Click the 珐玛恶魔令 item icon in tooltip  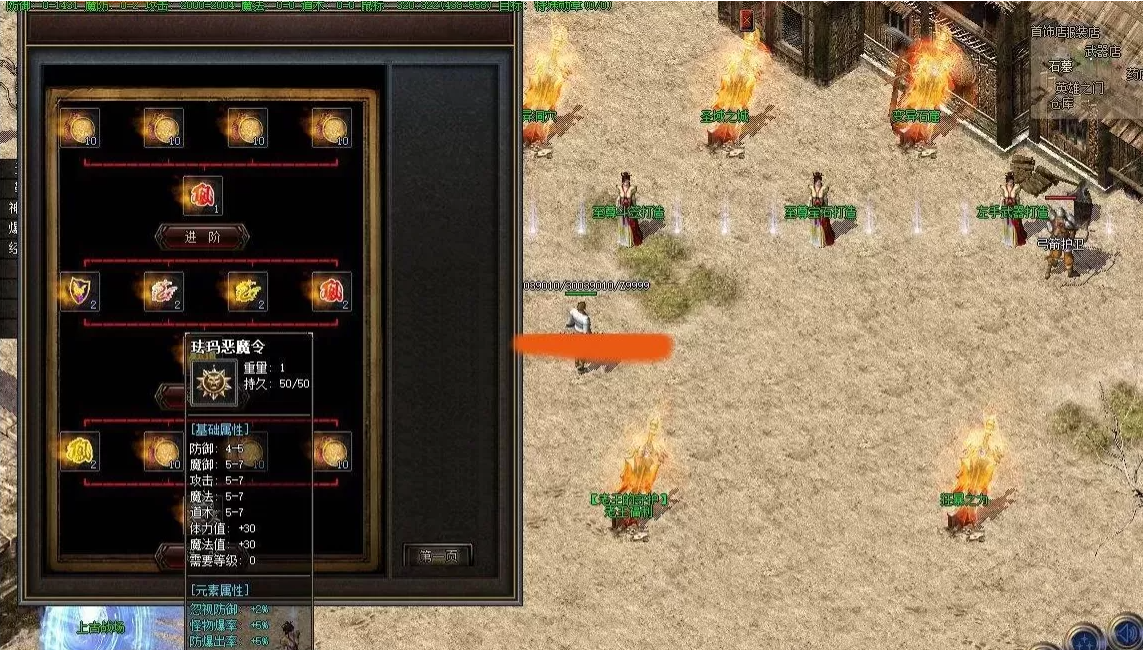pos(214,382)
